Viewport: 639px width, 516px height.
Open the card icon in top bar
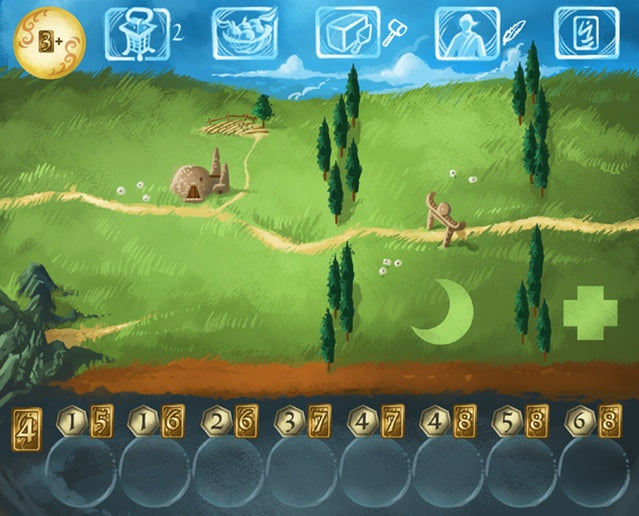(587, 34)
